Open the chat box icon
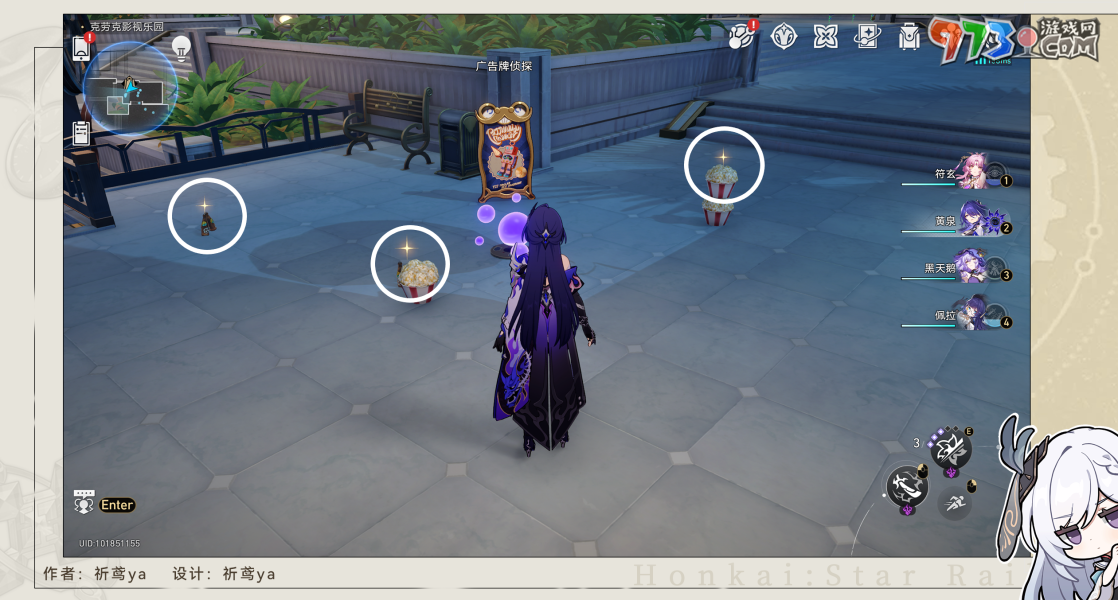The image size is (1118, 600). (83, 503)
